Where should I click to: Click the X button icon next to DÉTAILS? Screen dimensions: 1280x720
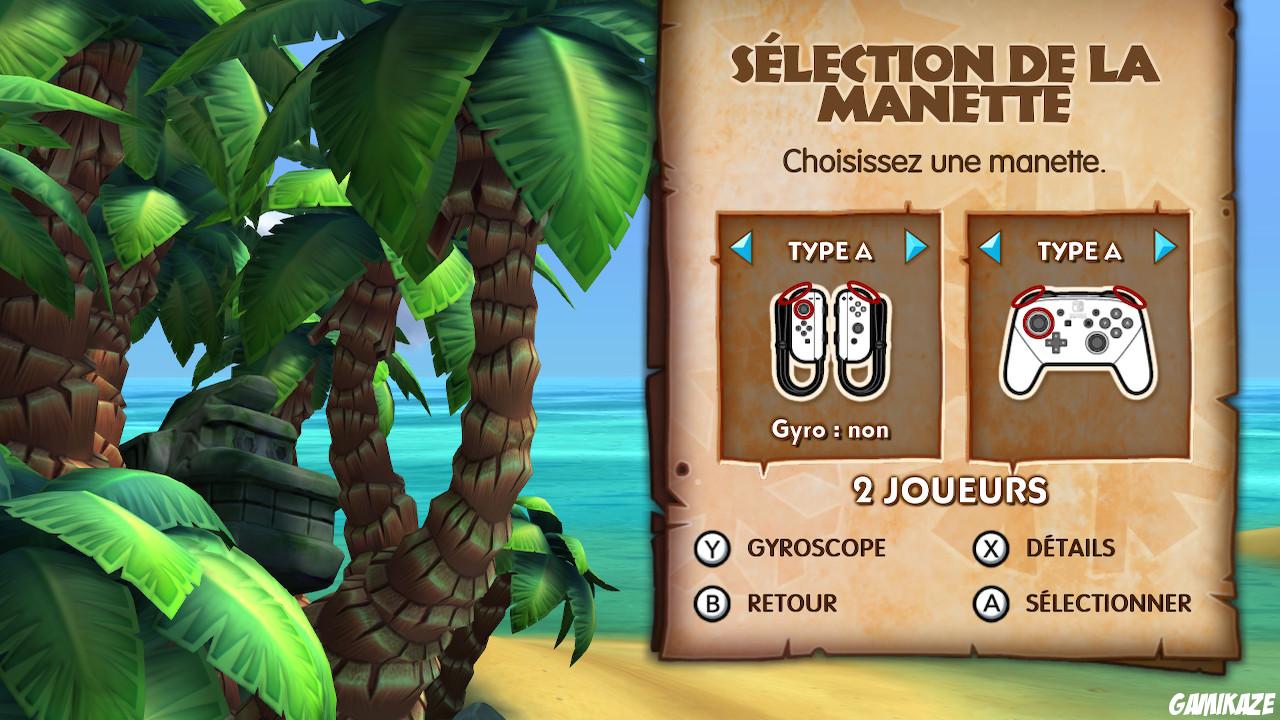[x=992, y=548]
